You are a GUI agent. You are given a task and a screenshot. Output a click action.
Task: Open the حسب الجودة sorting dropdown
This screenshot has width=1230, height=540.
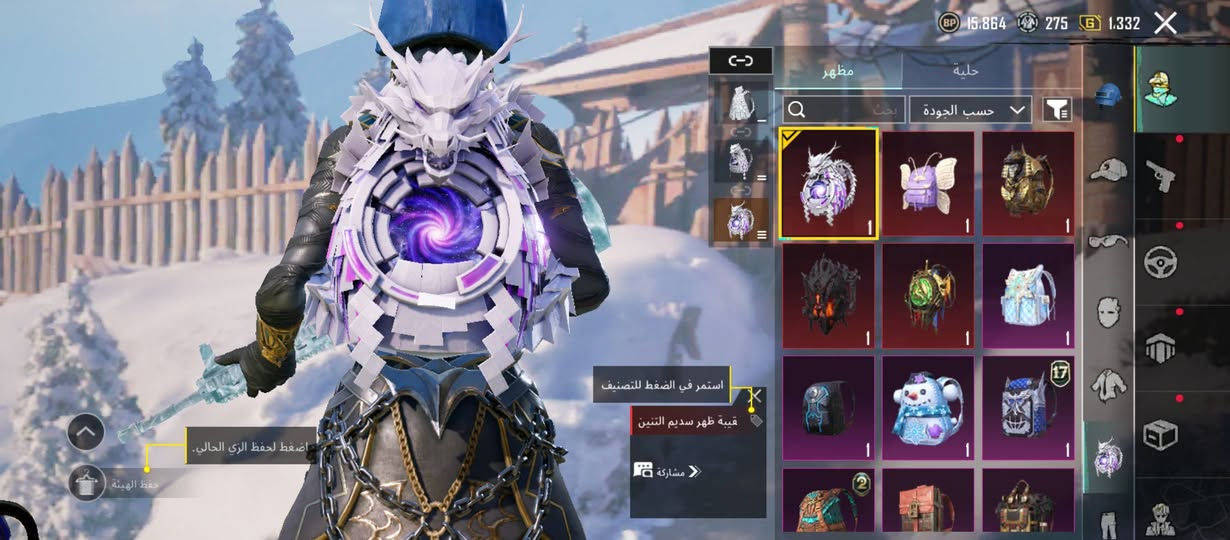point(970,110)
